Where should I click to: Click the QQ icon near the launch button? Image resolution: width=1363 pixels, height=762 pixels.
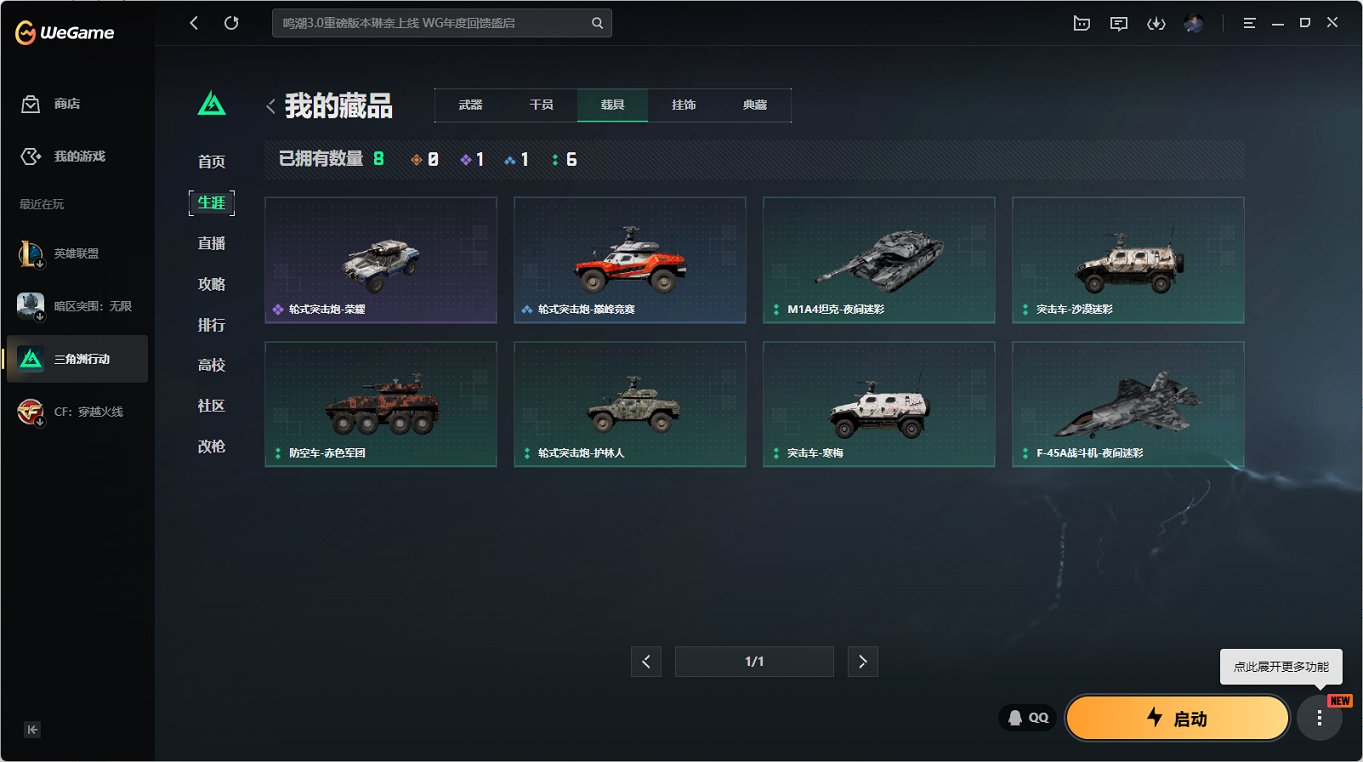[1026, 717]
